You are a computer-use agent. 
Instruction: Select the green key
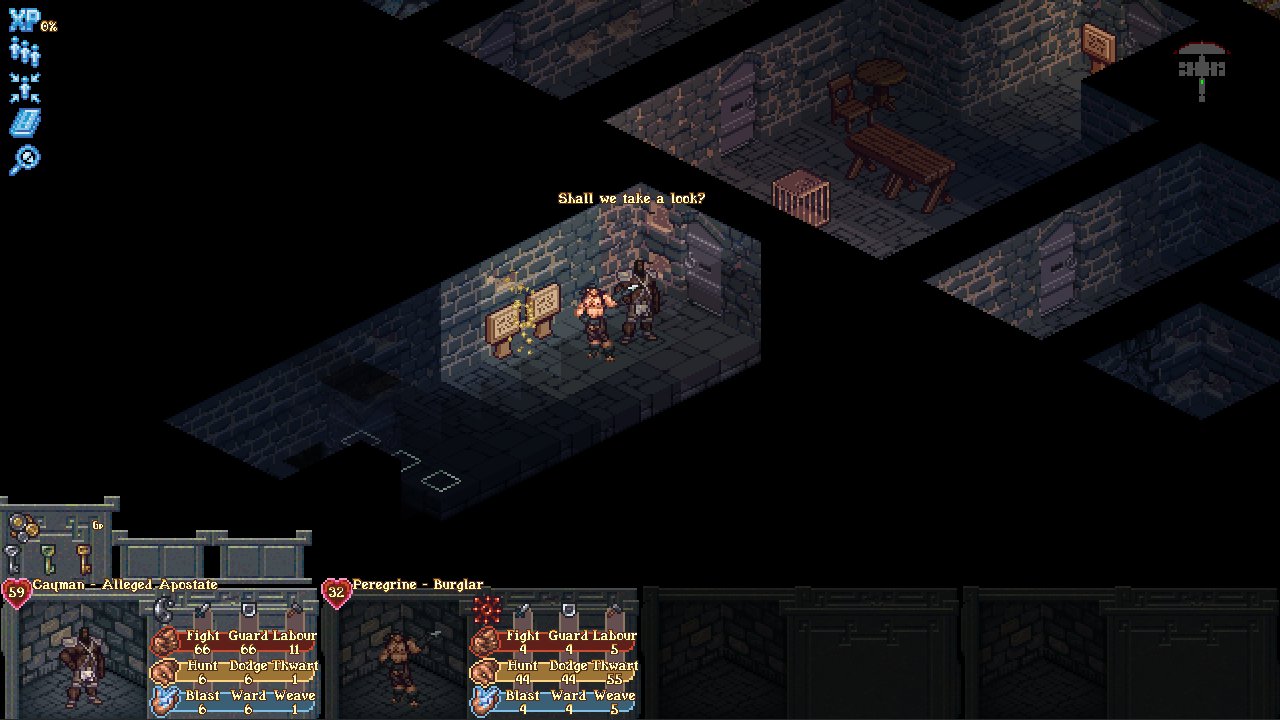point(49,558)
